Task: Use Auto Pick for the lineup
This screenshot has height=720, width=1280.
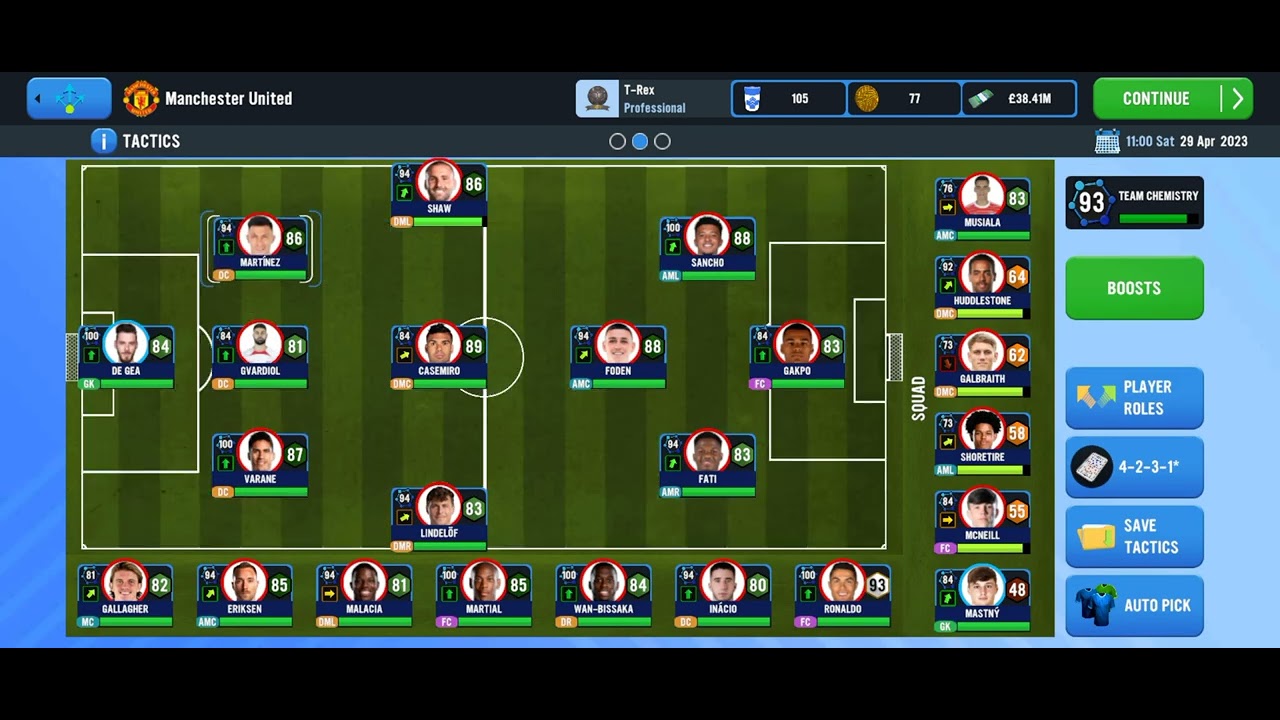Action: click(1134, 605)
